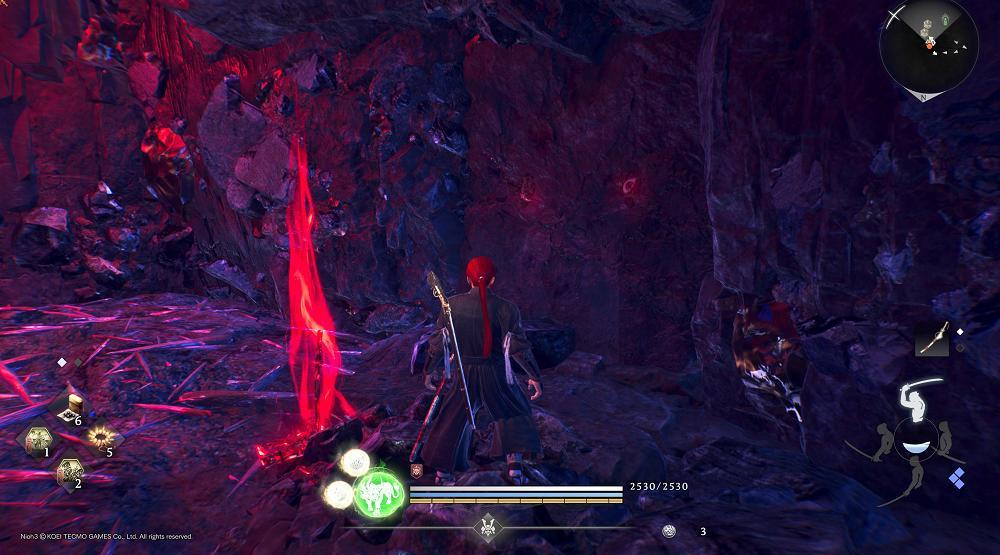The width and height of the screenshot is (1000, 555).
Task: Click the samurai helmet style emblem
Action: [487, 526]
